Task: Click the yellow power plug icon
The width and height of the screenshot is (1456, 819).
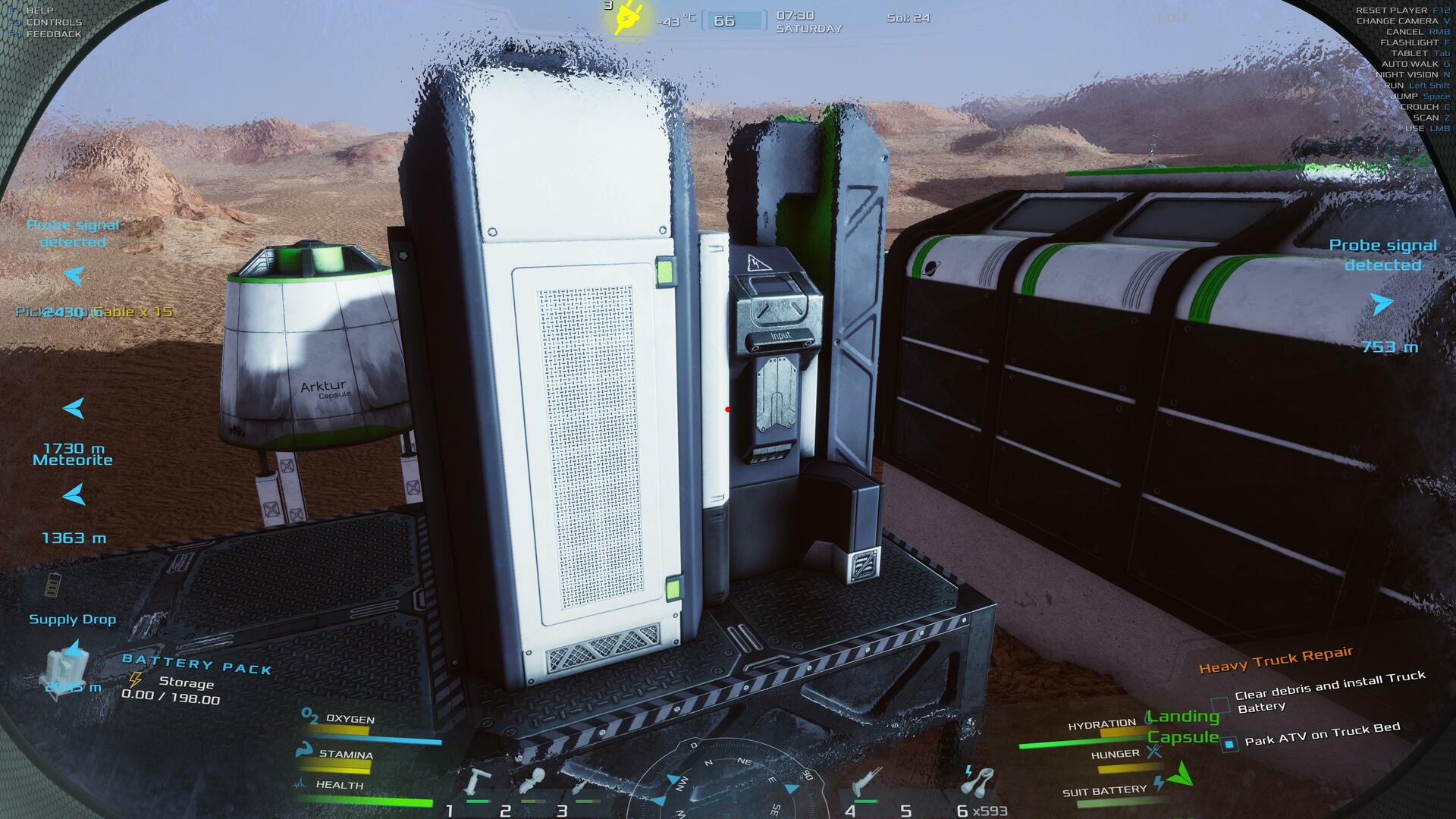Action: point(628,18)
